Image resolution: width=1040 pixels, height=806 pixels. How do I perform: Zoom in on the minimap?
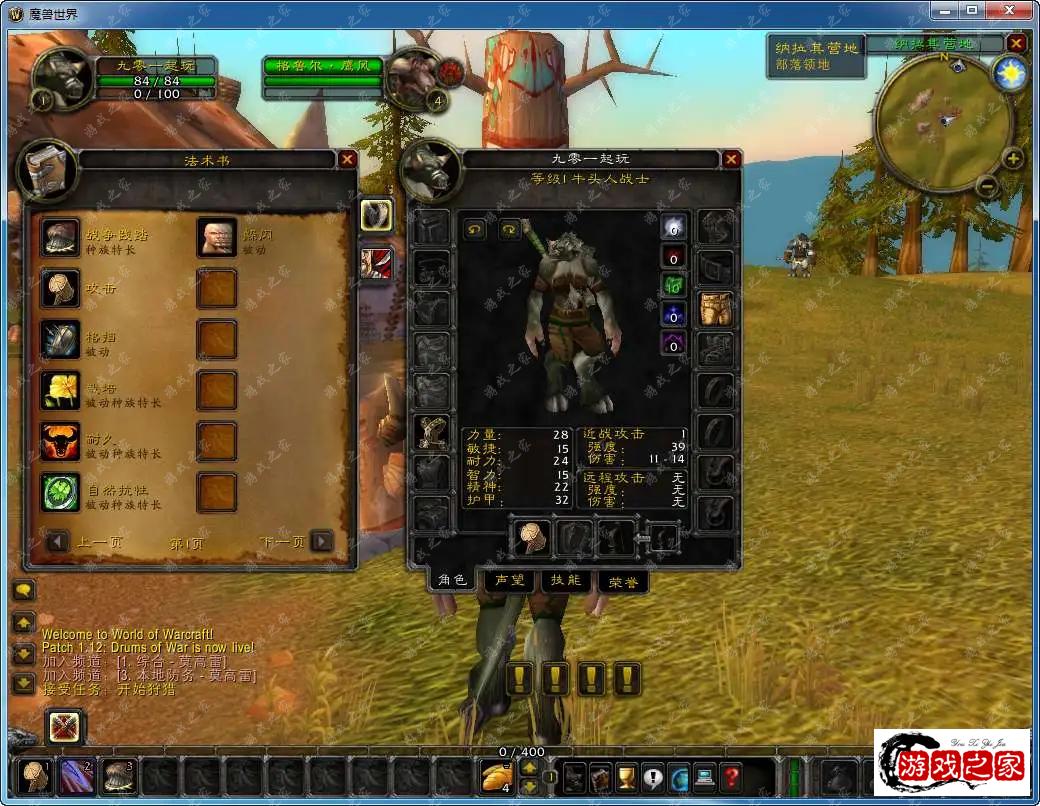1013,159
